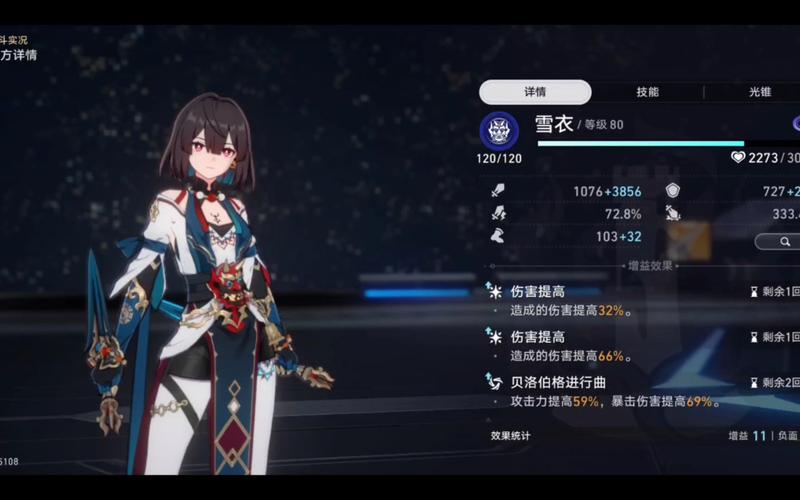
Task: Select the 光锥 light cone tab
Action: 760,92
